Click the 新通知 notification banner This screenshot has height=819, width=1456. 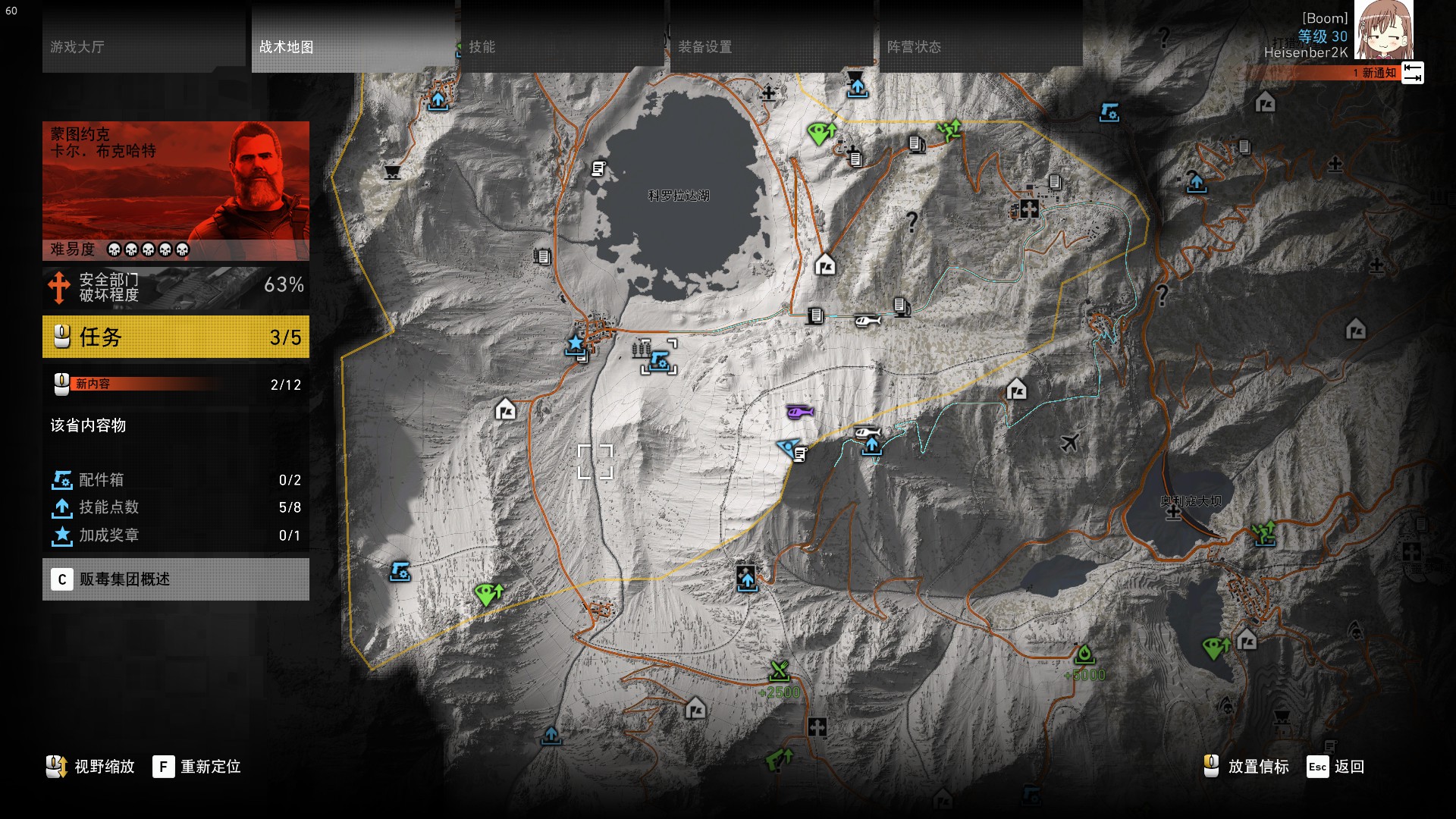coord(1335,73)
